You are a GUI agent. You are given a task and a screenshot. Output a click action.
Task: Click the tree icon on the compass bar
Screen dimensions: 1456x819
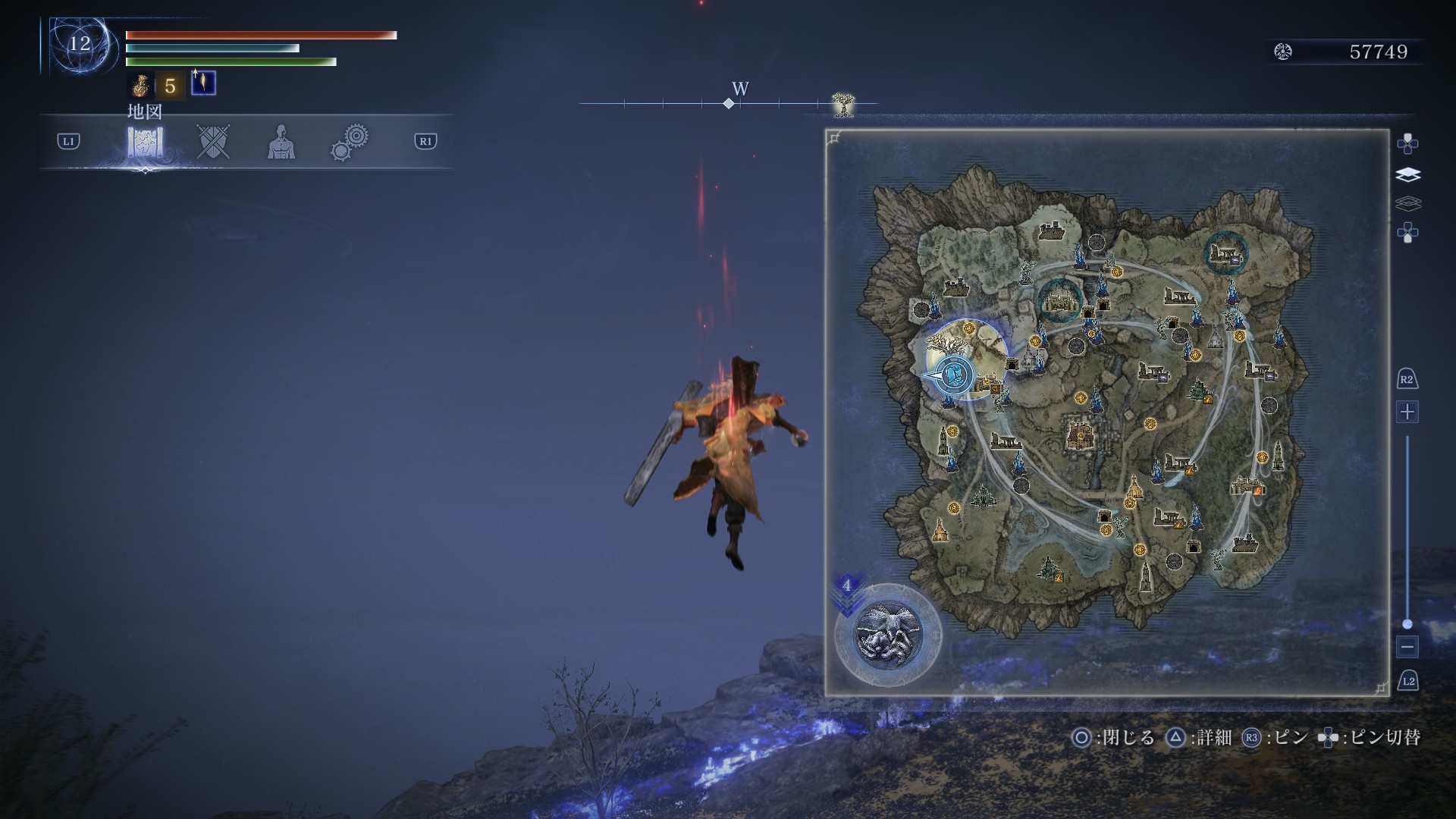point(843,104)
